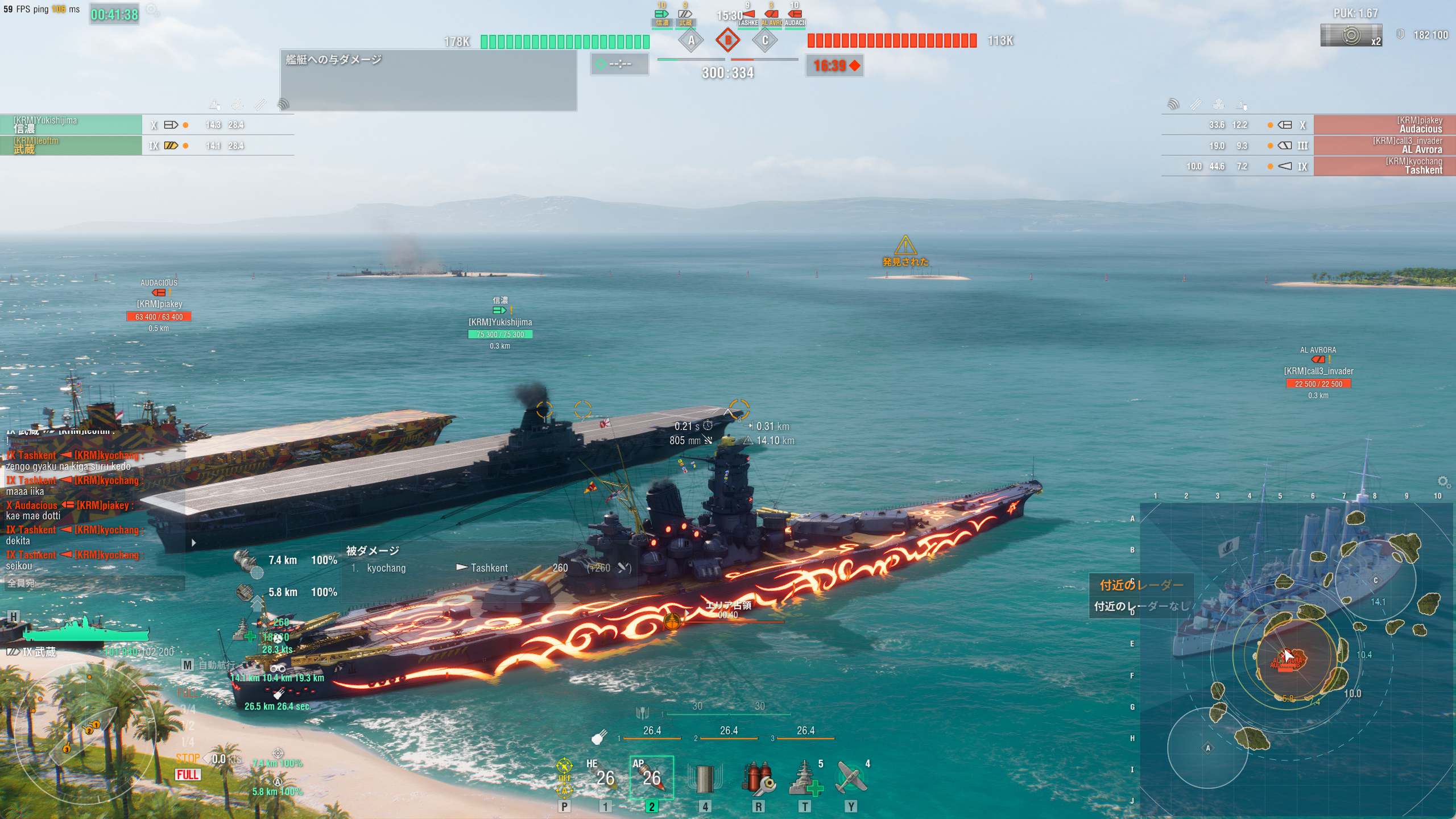
Task: Click capture point A on the minimap
Action: coord(1208,747)
